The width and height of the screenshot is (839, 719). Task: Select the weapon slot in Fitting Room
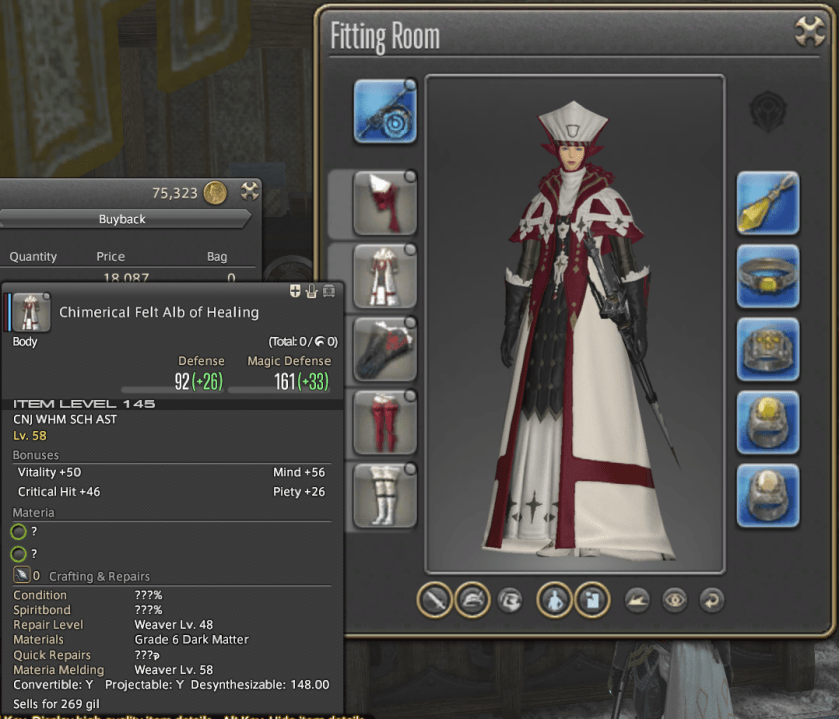coord(385,110)
